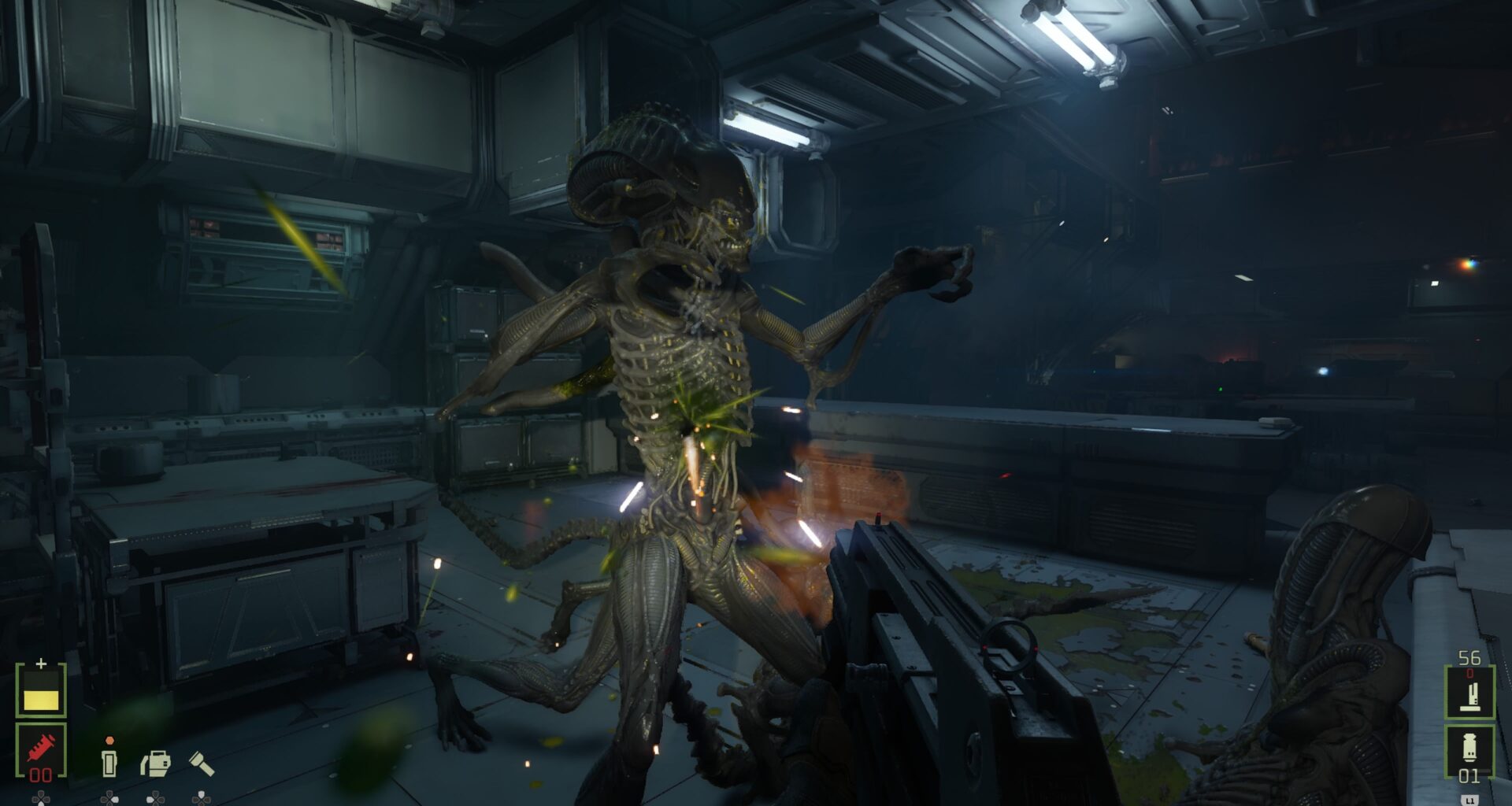Click the d-pad prompt beneath the flashlight item

click(x=201, y=800)
